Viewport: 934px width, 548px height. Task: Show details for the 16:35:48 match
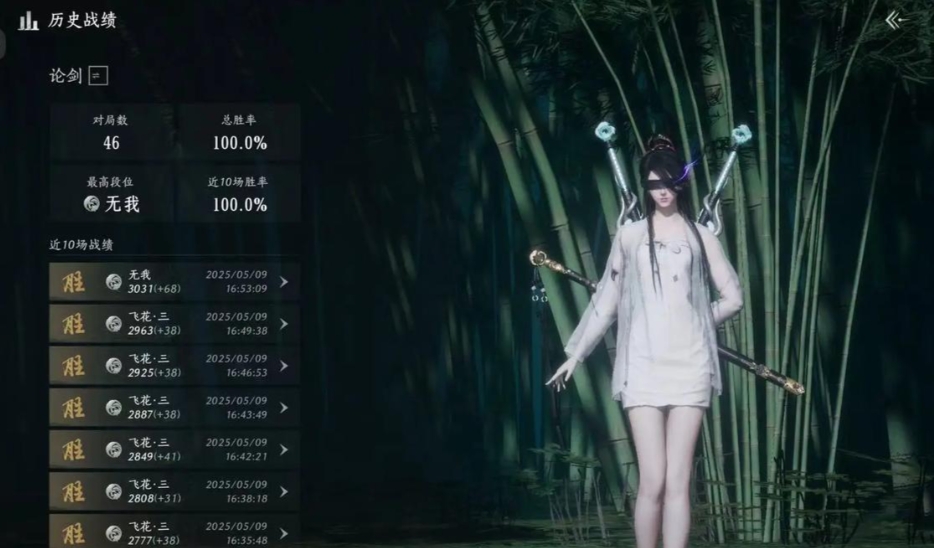pos(174,531)
